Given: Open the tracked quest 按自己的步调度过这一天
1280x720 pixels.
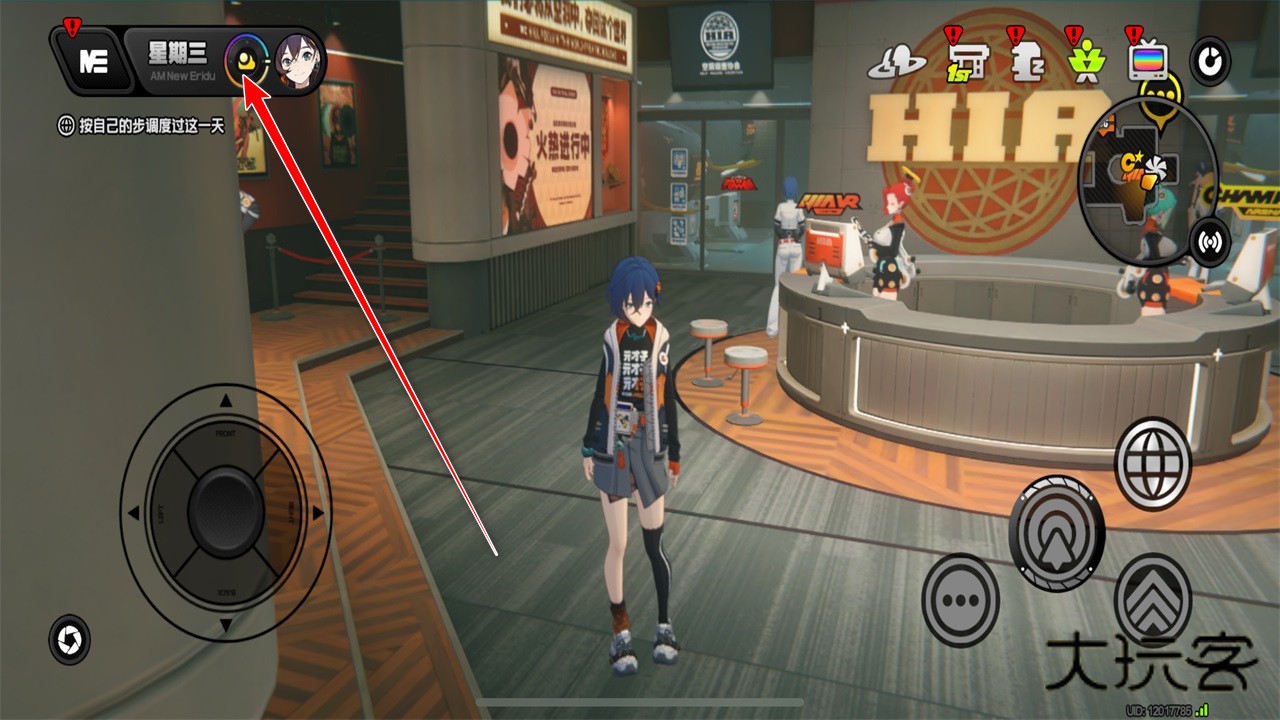Looking at the screenshot, I should pos(140,126).
